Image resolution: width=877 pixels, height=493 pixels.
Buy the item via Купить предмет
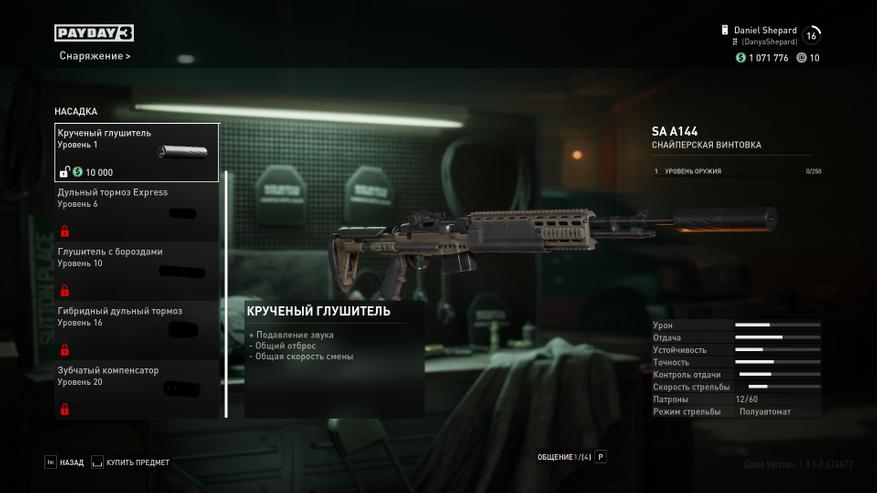pyautogui.click(x=130, y=463)
